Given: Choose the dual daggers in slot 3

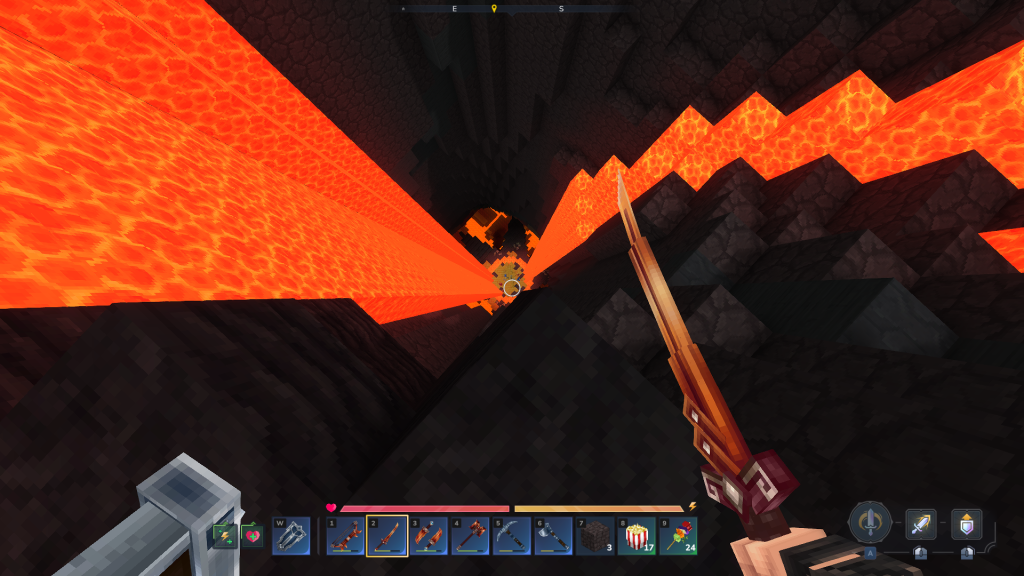Looking at the screenshot, I should tap(428, 536).
